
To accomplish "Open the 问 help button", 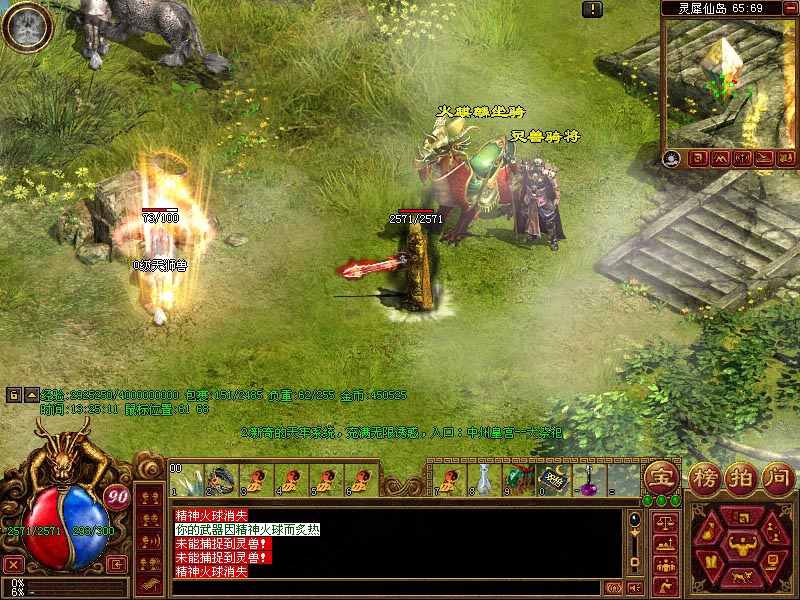I will (778, 477).
